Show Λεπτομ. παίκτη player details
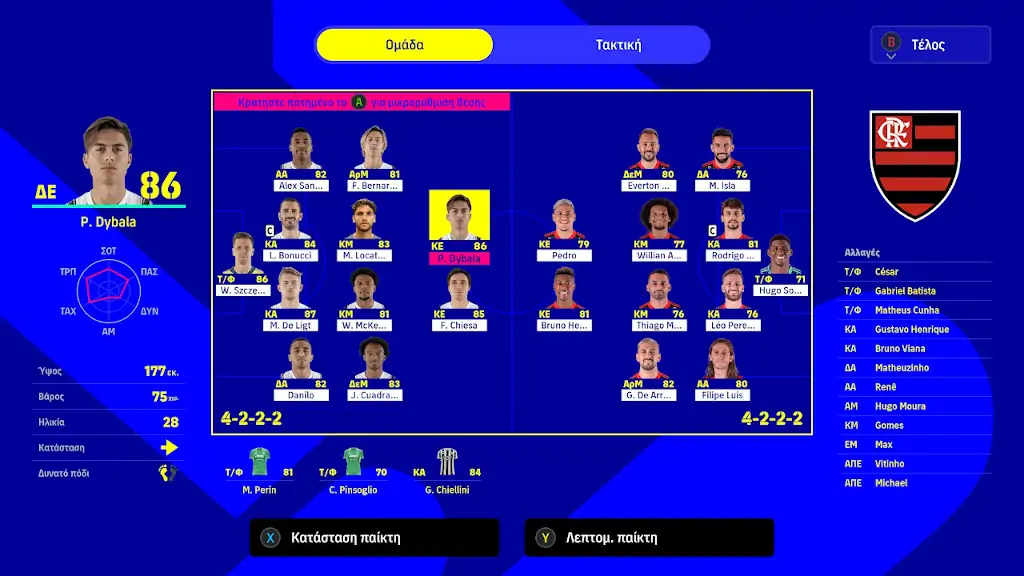This screenshot has height=576, width=1024. [648, 537]
